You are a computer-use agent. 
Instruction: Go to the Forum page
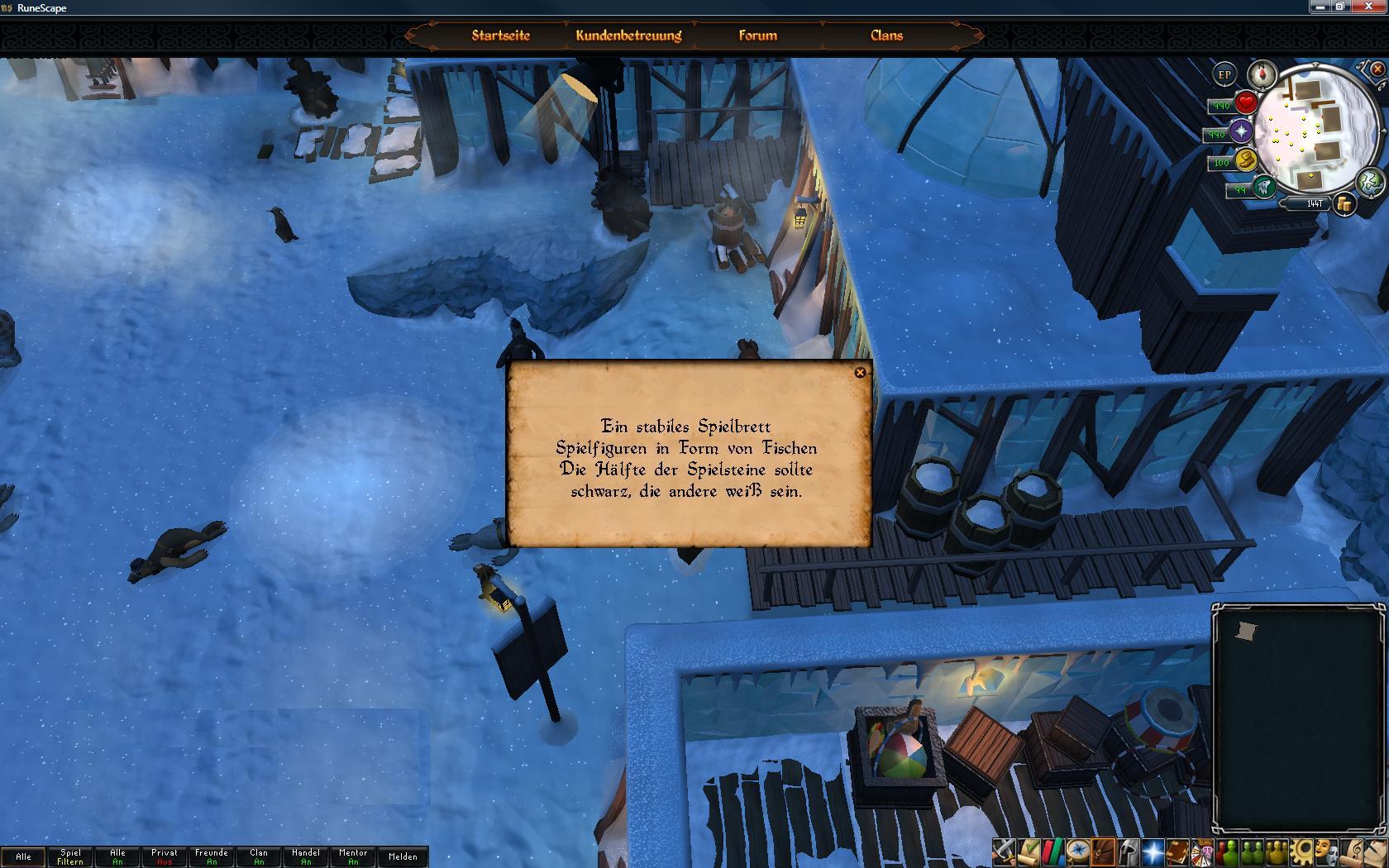(x=757, y=36)
